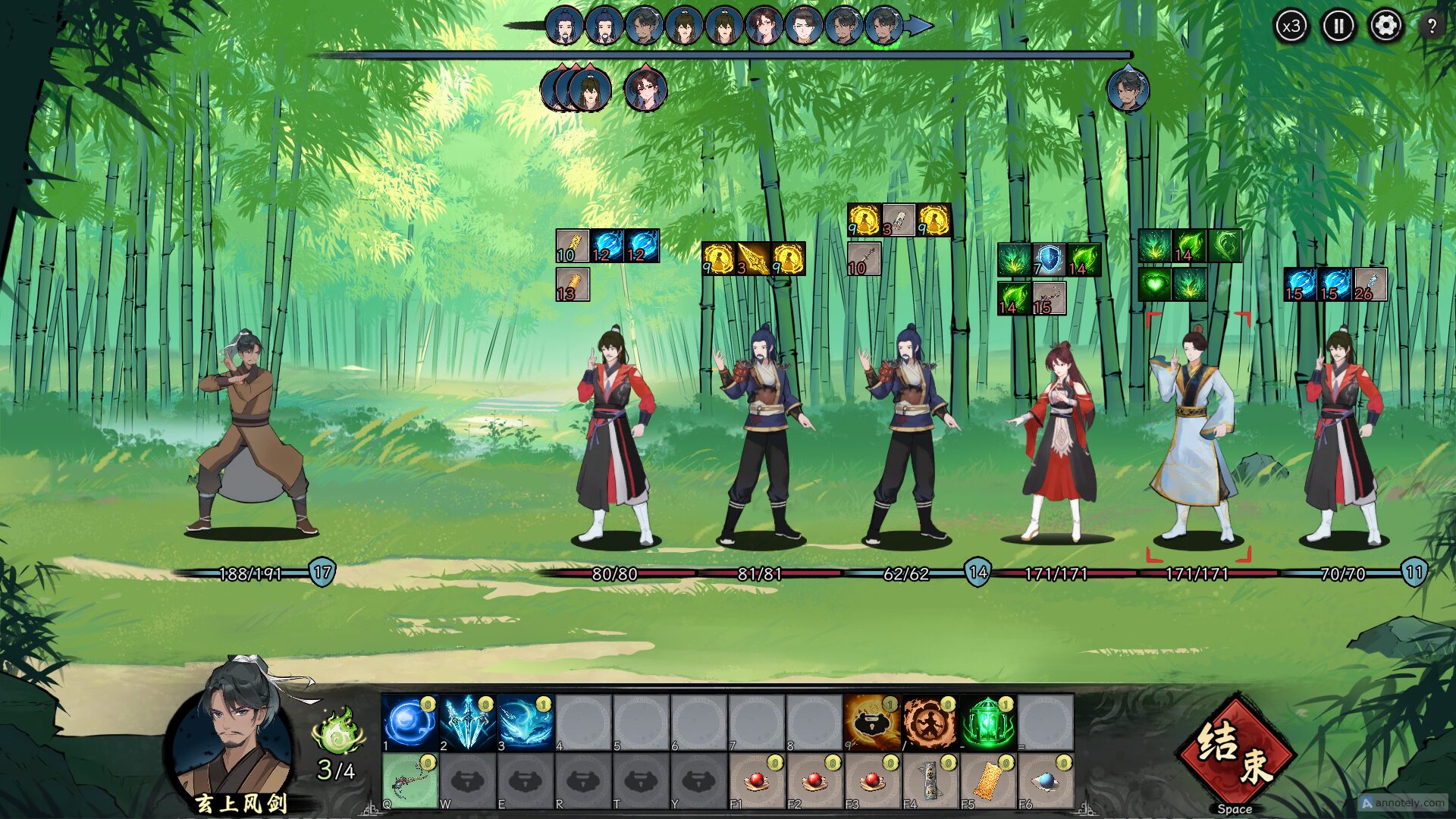Image resolution: width=1456 pixels, height=819 pixels.
Task: Use the red orb item in slot F1
Action: [x=756, y=781]
